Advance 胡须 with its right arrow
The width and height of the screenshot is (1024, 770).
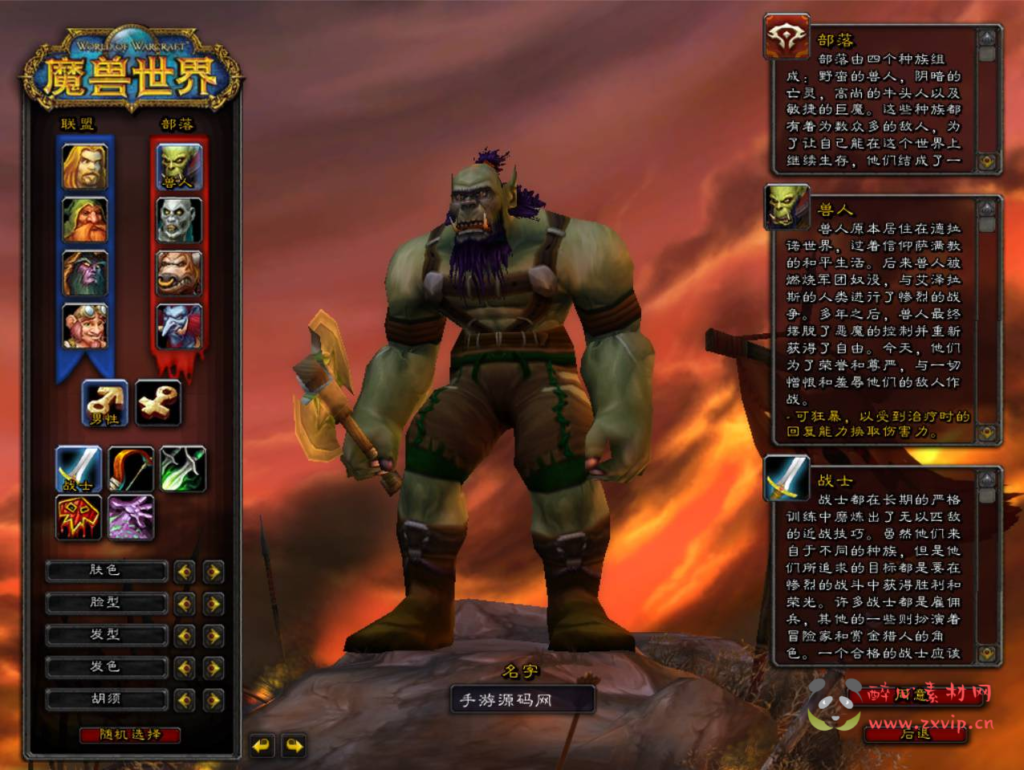click(213, 700)
